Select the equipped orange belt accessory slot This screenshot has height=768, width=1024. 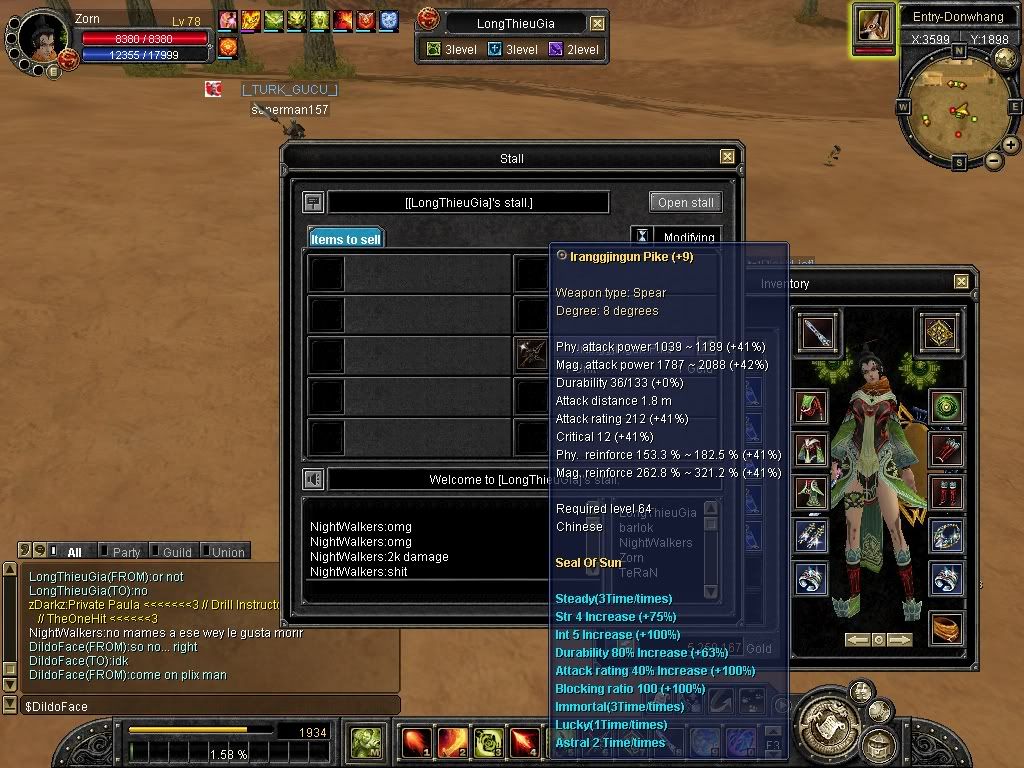[945, 627]
